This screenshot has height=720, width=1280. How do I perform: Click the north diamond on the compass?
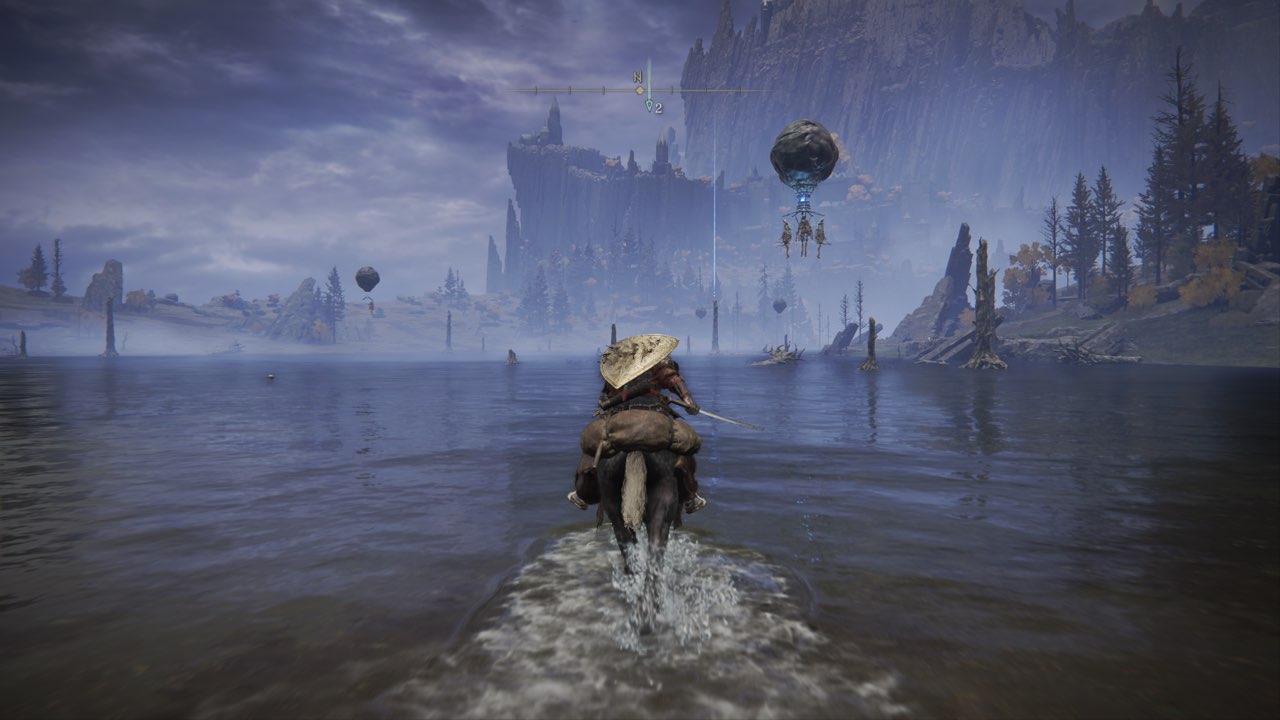pyautogui.click(x=639, y=89)
